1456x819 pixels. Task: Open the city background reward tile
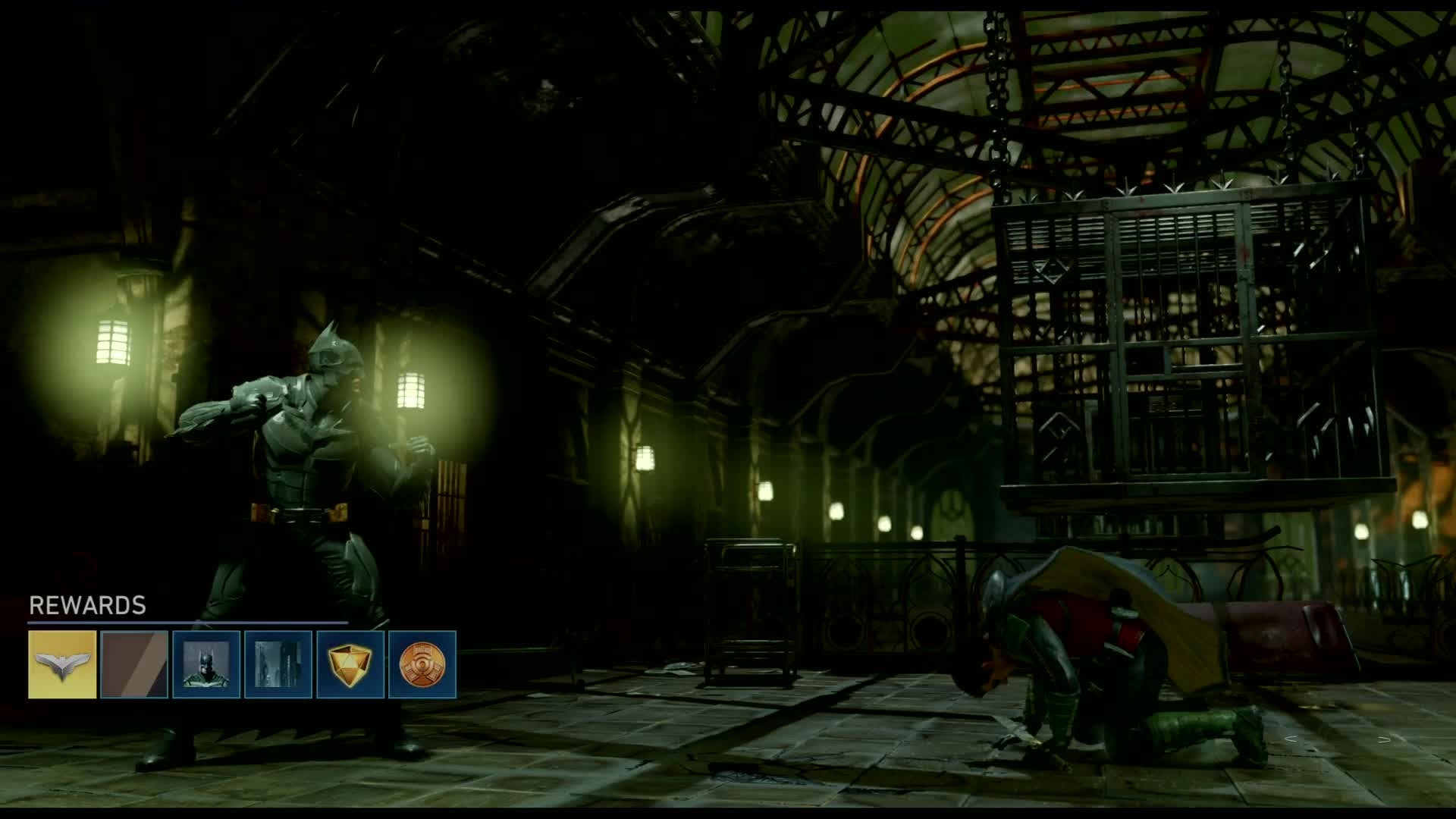pos(278,664)
